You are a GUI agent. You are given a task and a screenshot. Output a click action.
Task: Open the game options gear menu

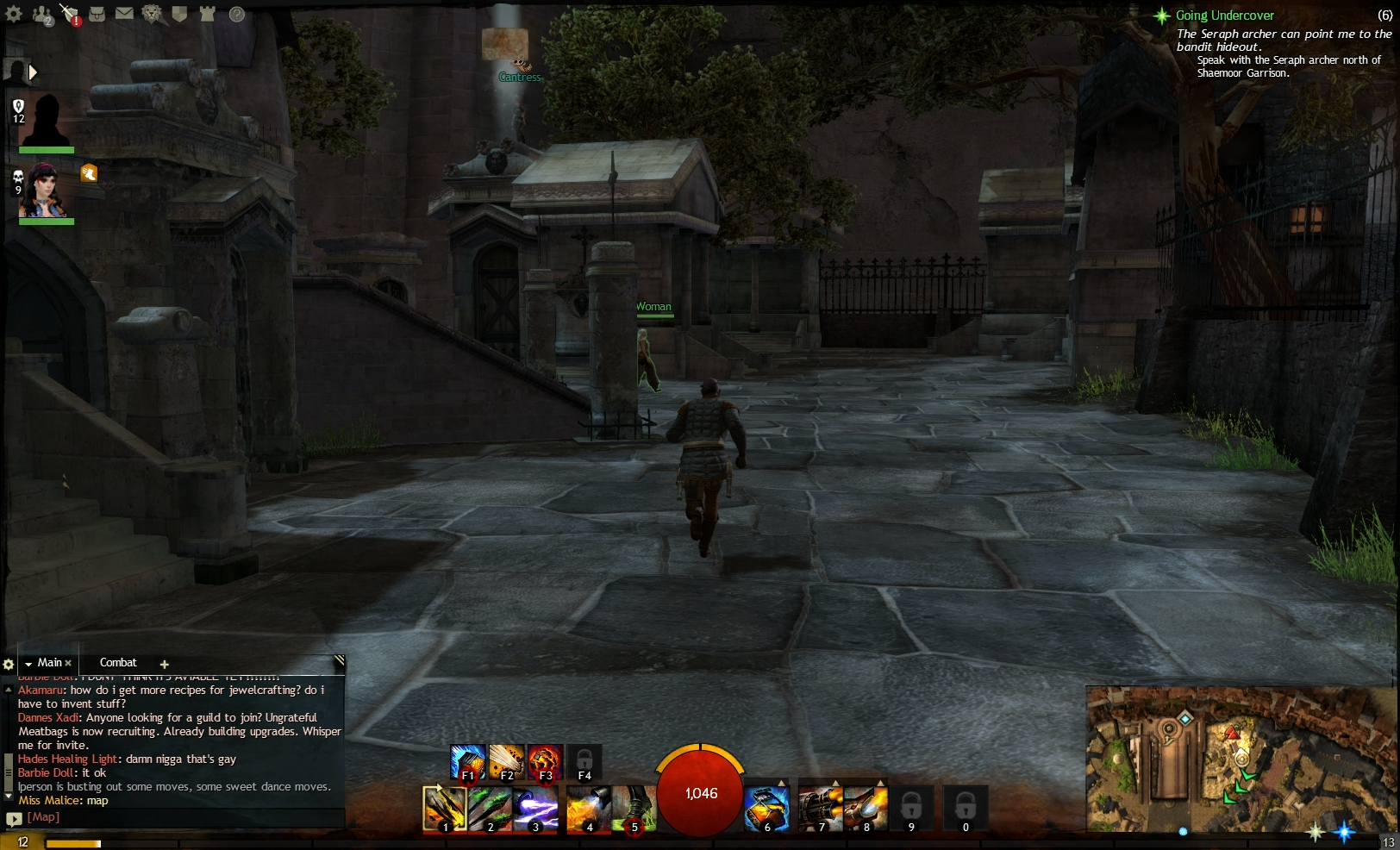click(14, 14)
